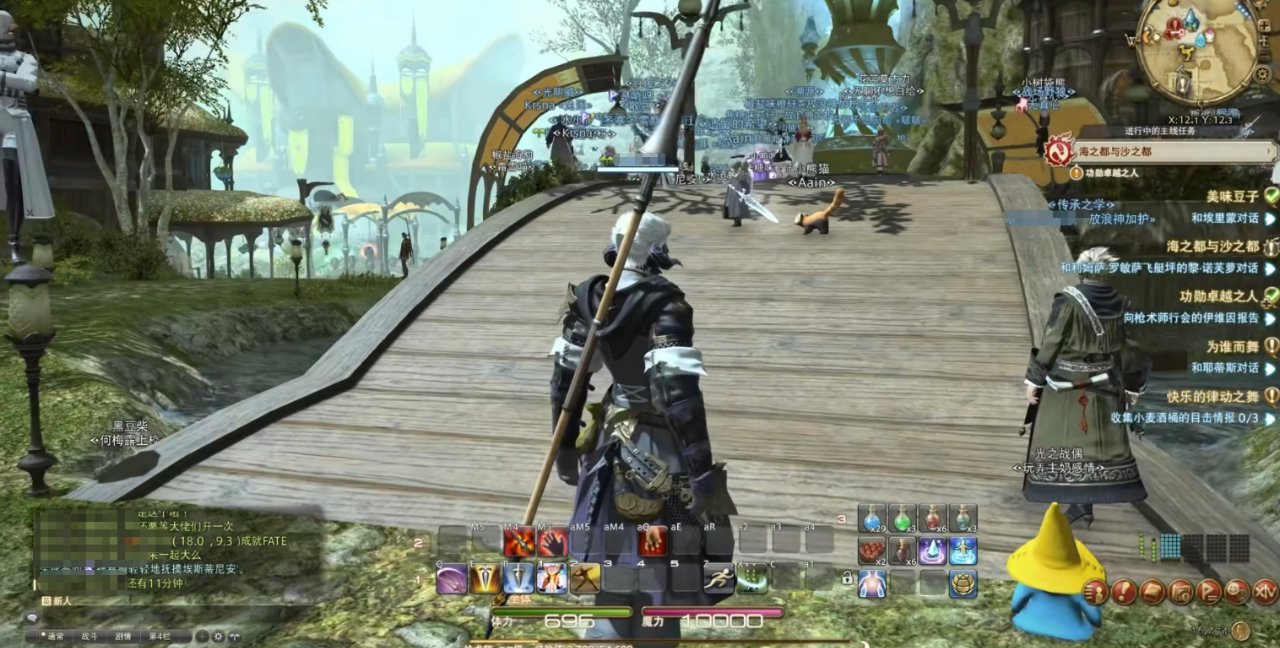Use the blue potion with x29 count
Screen dimensions: 1280x648
coord(873,518)
